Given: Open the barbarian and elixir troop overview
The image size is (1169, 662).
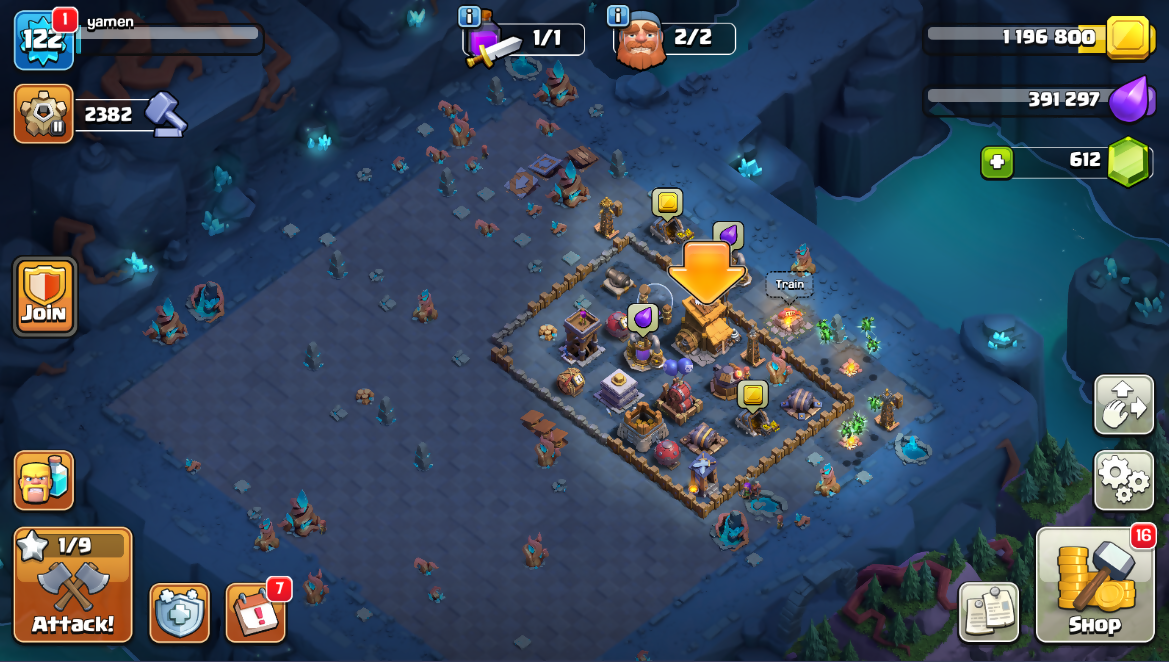Looking at the screenshot, I should [x=44, y=480].
